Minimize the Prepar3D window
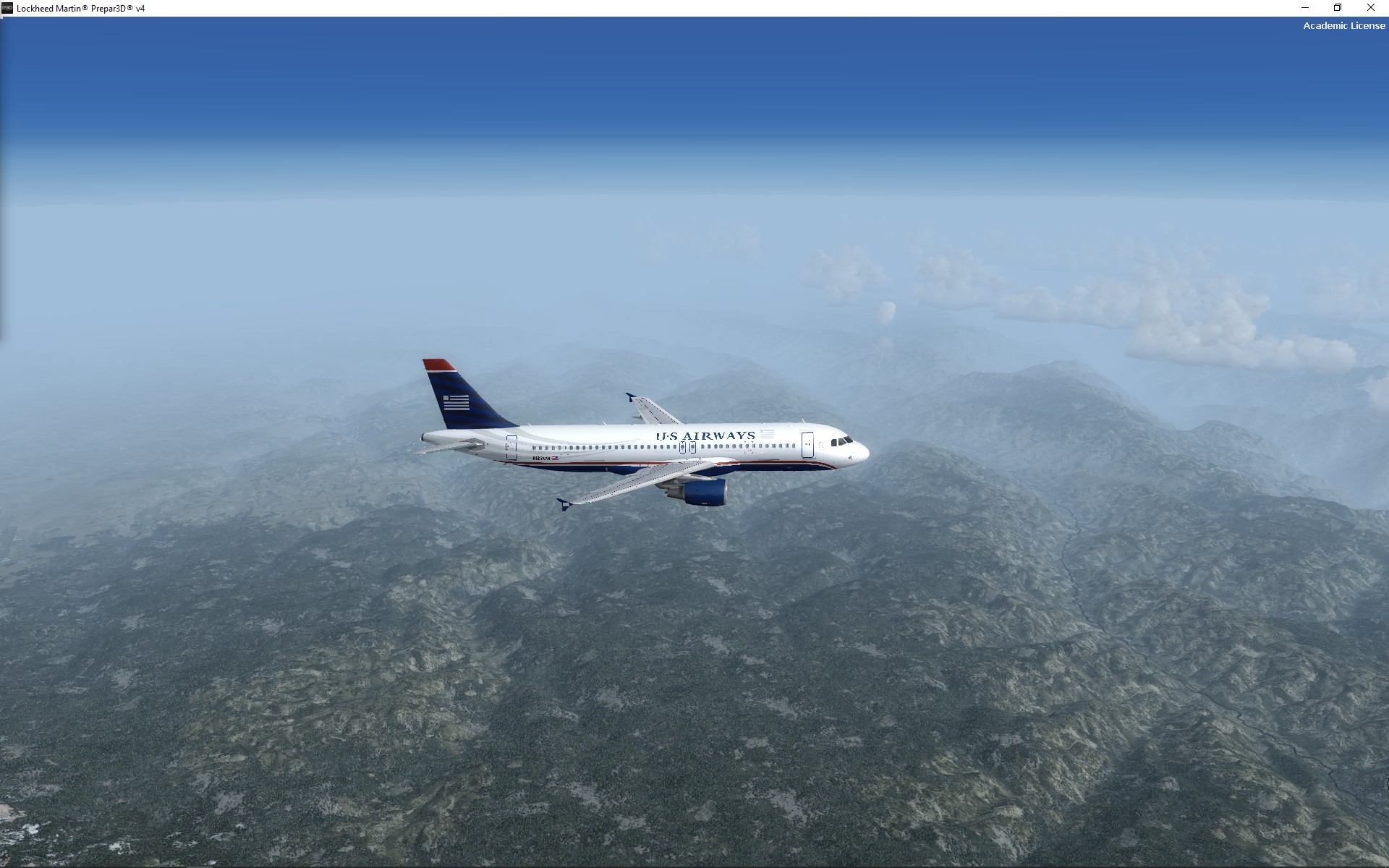Viewport: 1389px width, 868px height. (1305, 8)
